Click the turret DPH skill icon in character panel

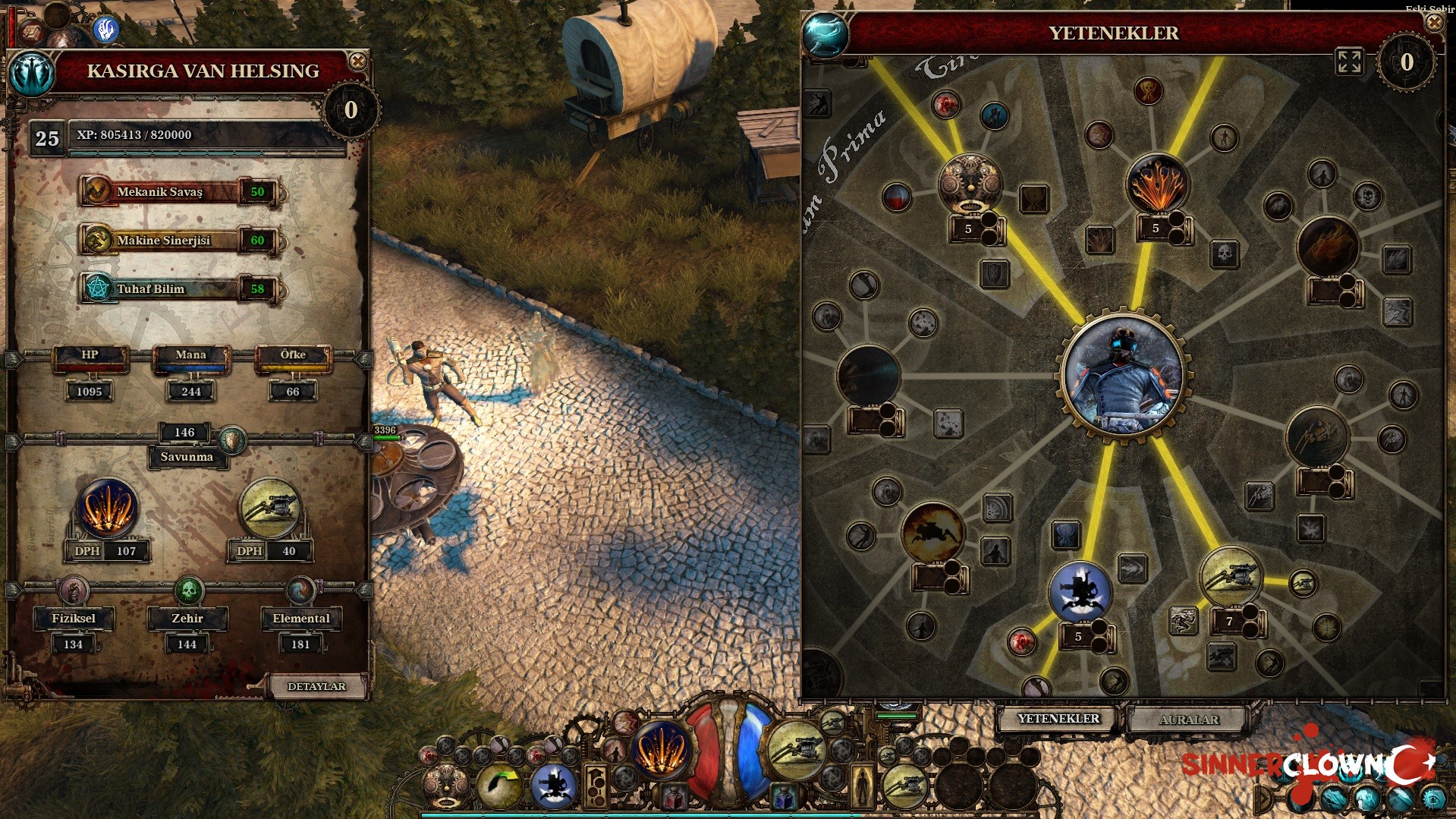click(269, 510)
